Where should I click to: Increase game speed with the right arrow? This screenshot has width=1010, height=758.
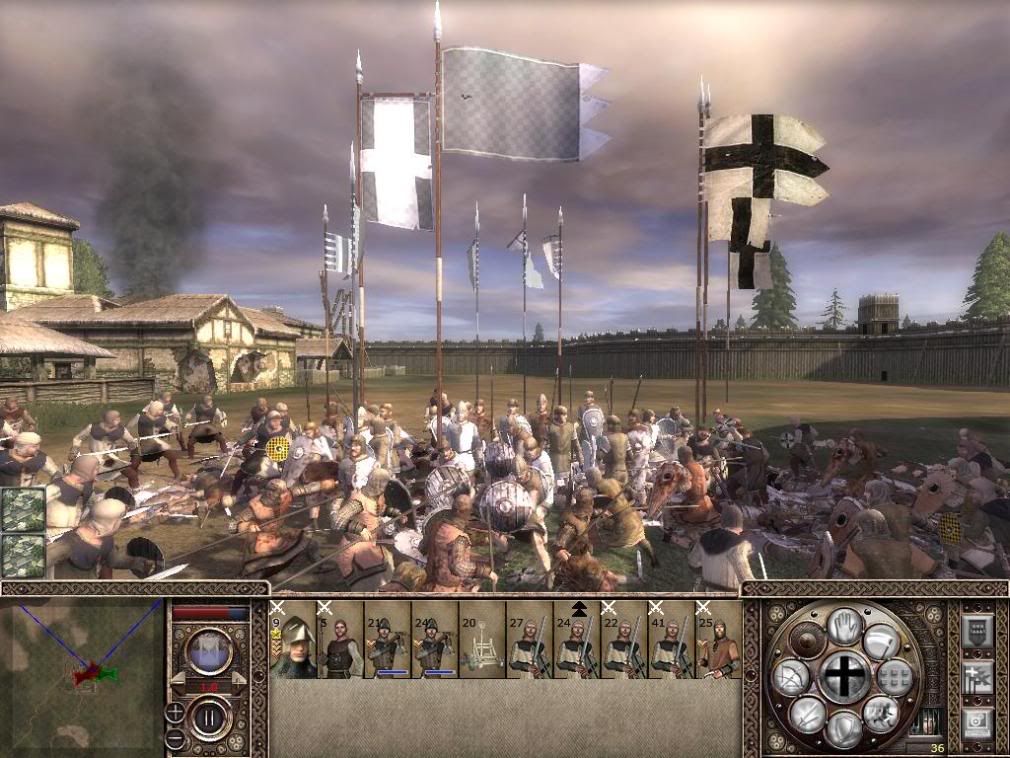(238, 679)
